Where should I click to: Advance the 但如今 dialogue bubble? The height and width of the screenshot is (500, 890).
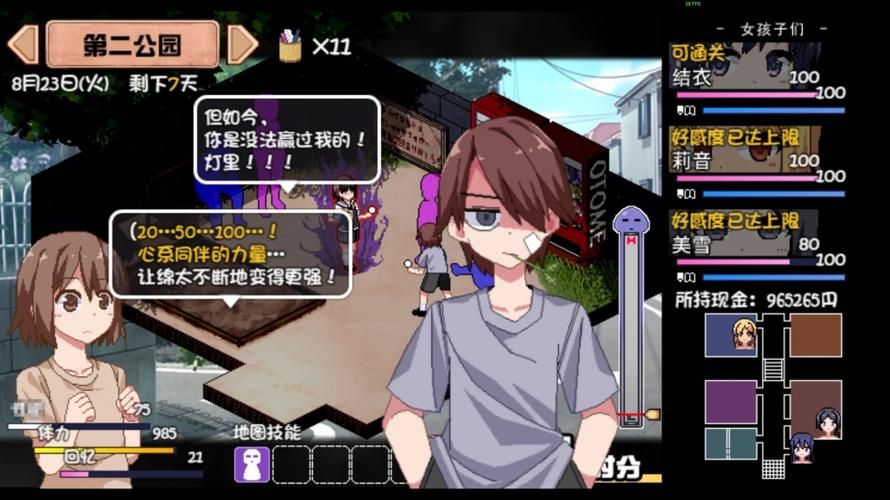(x=287, y=139)
